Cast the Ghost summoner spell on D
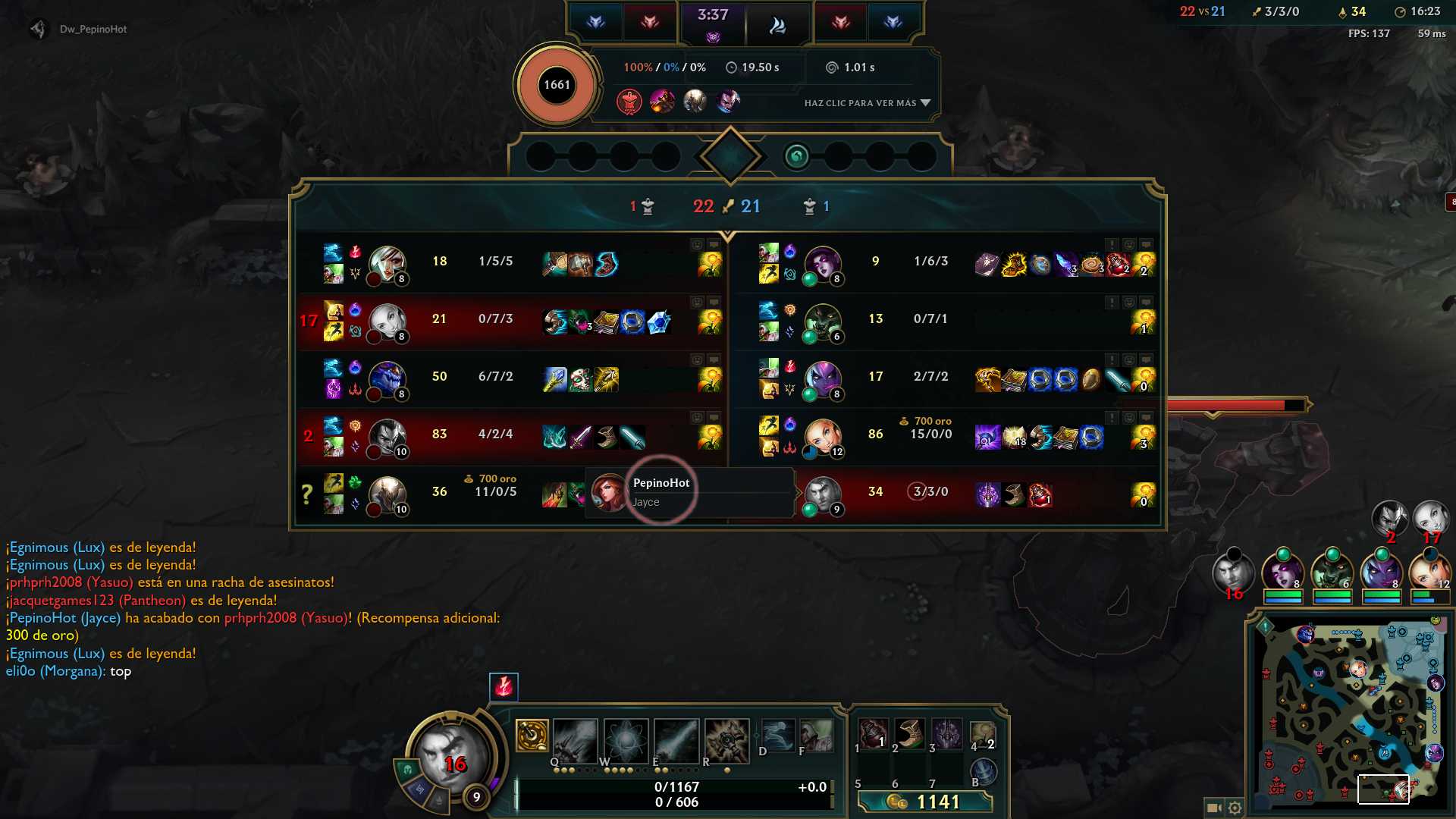Viewport: 1456px width, 819px height. (777, 735)
